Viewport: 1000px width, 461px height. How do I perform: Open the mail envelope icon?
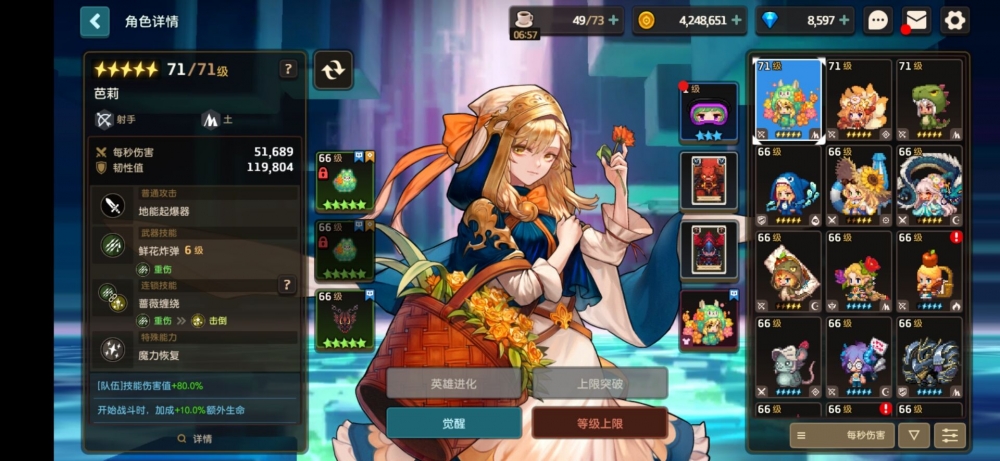[916, 20]
